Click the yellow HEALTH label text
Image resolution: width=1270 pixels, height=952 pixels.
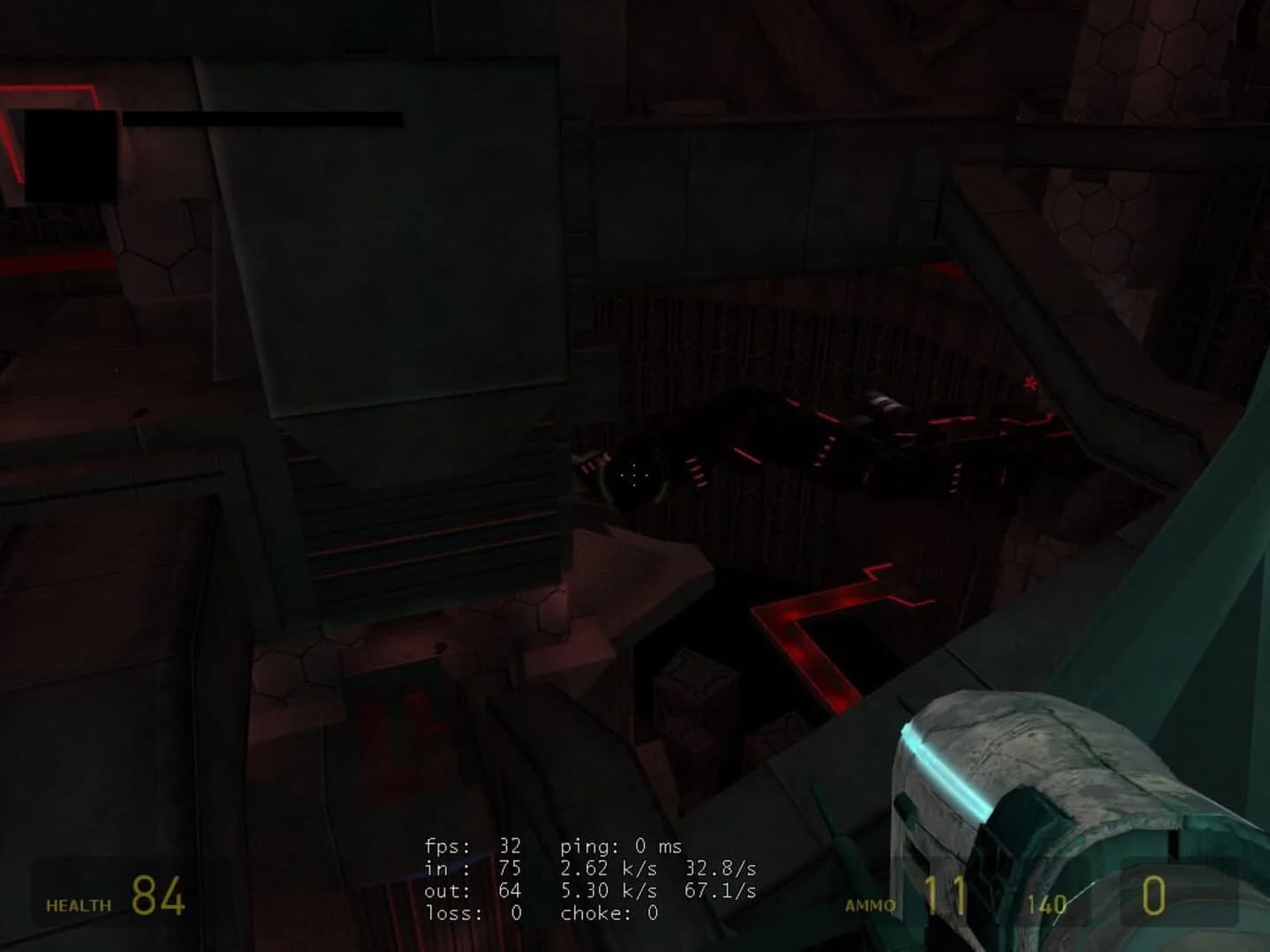[78, 904]
